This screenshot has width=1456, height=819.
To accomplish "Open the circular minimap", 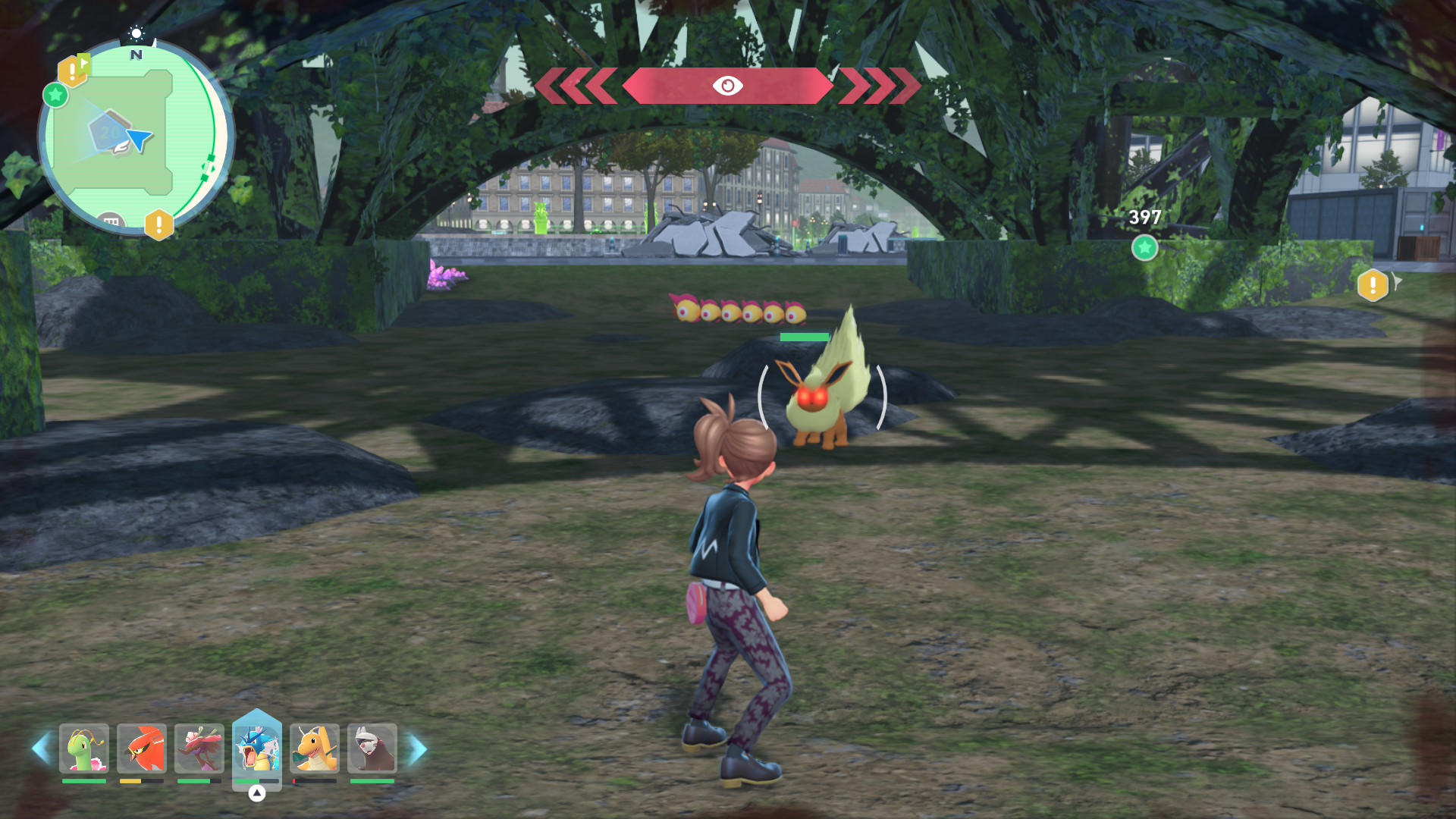I will pyautogui.click(x=136, y=138).
